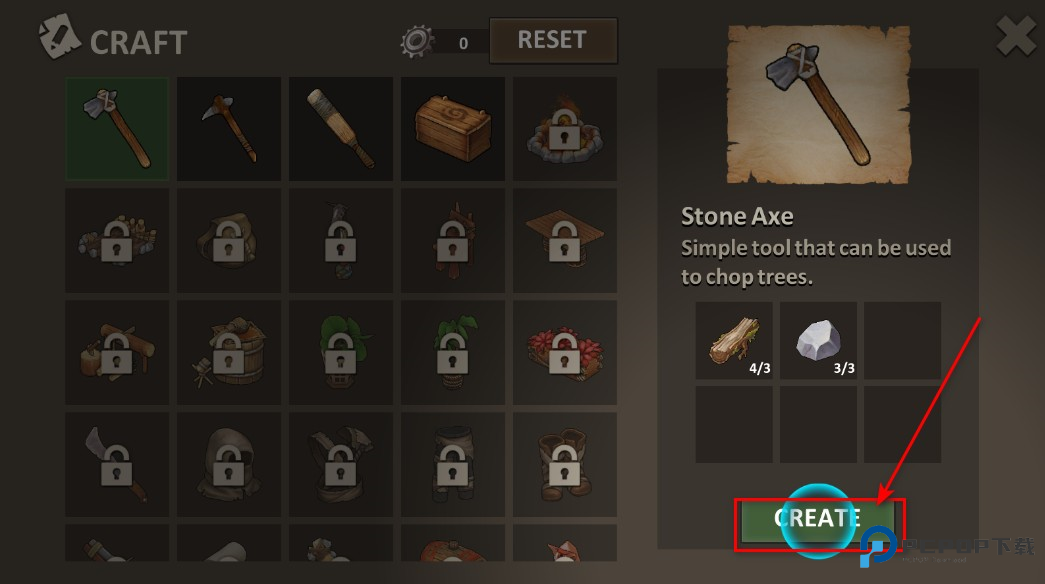Tap the locked campfire recipe
Screen dimensions: 1045x584
pyautogui.click(x=565, y=129)
